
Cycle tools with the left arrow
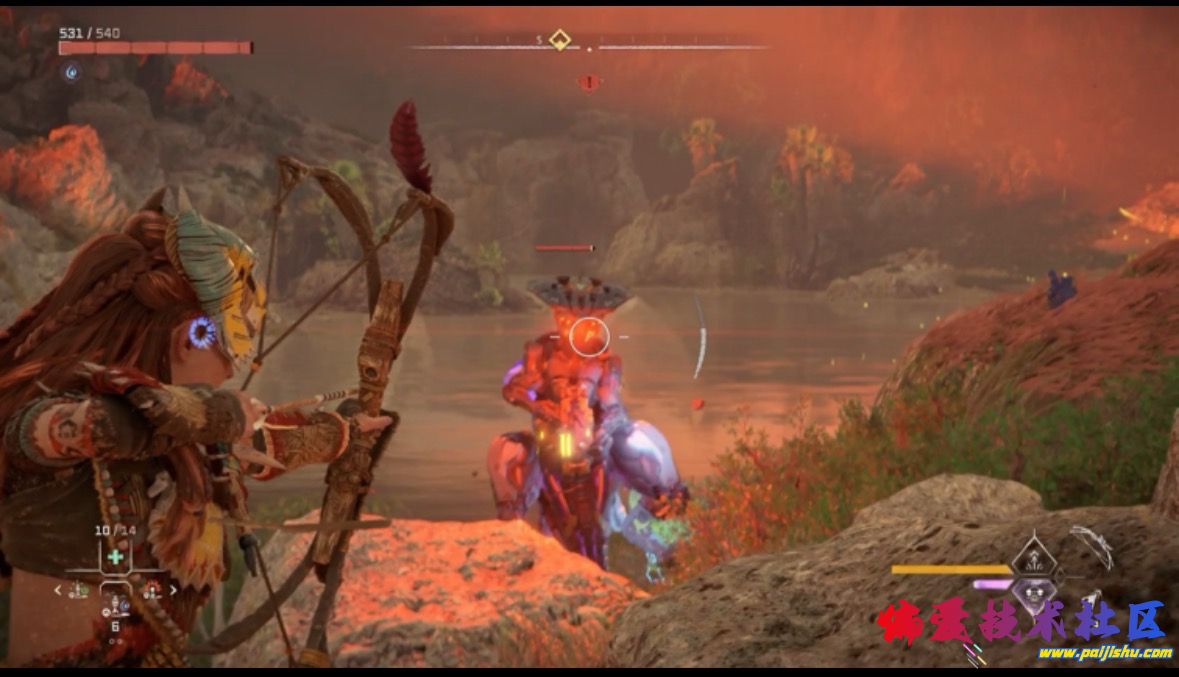(58, 590)
